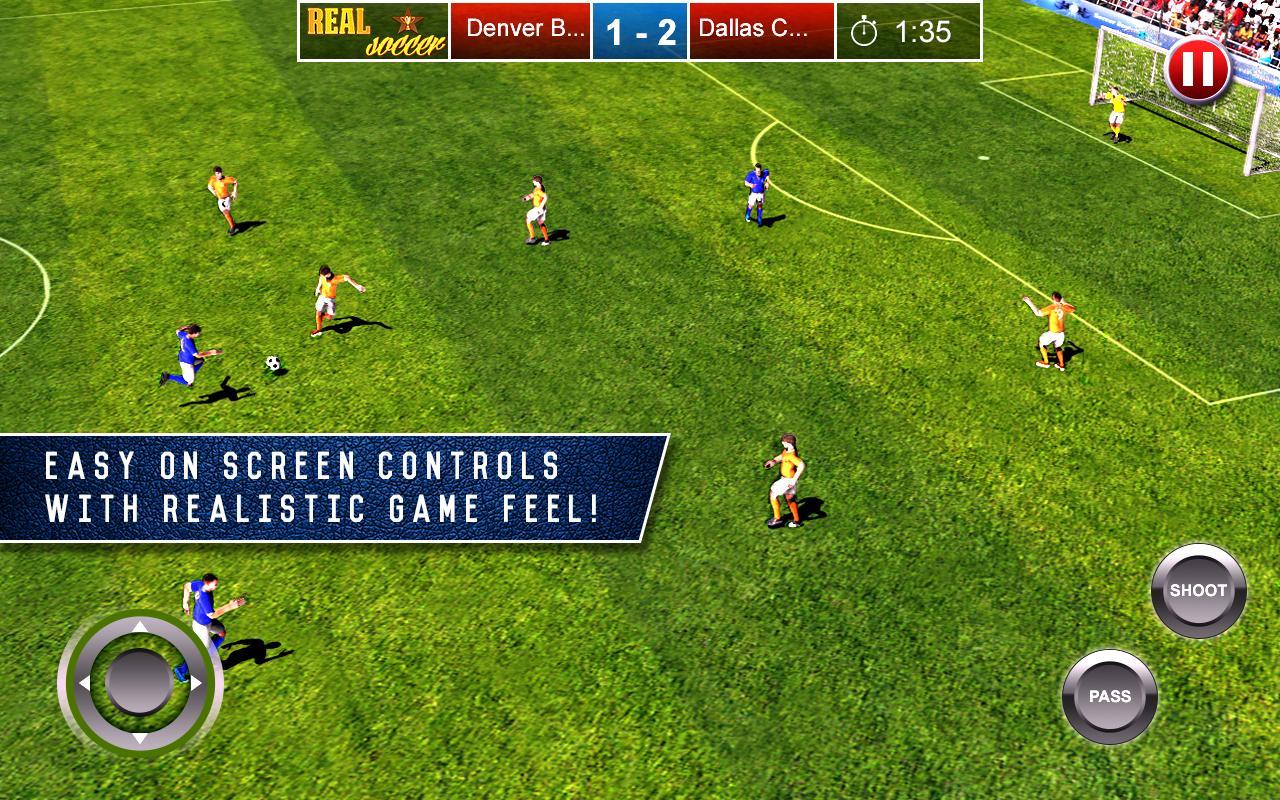The height and width of the screenshot is (800, 1280).
Task: Tap the 1 - 2 score display
Action: click(640, 31)
